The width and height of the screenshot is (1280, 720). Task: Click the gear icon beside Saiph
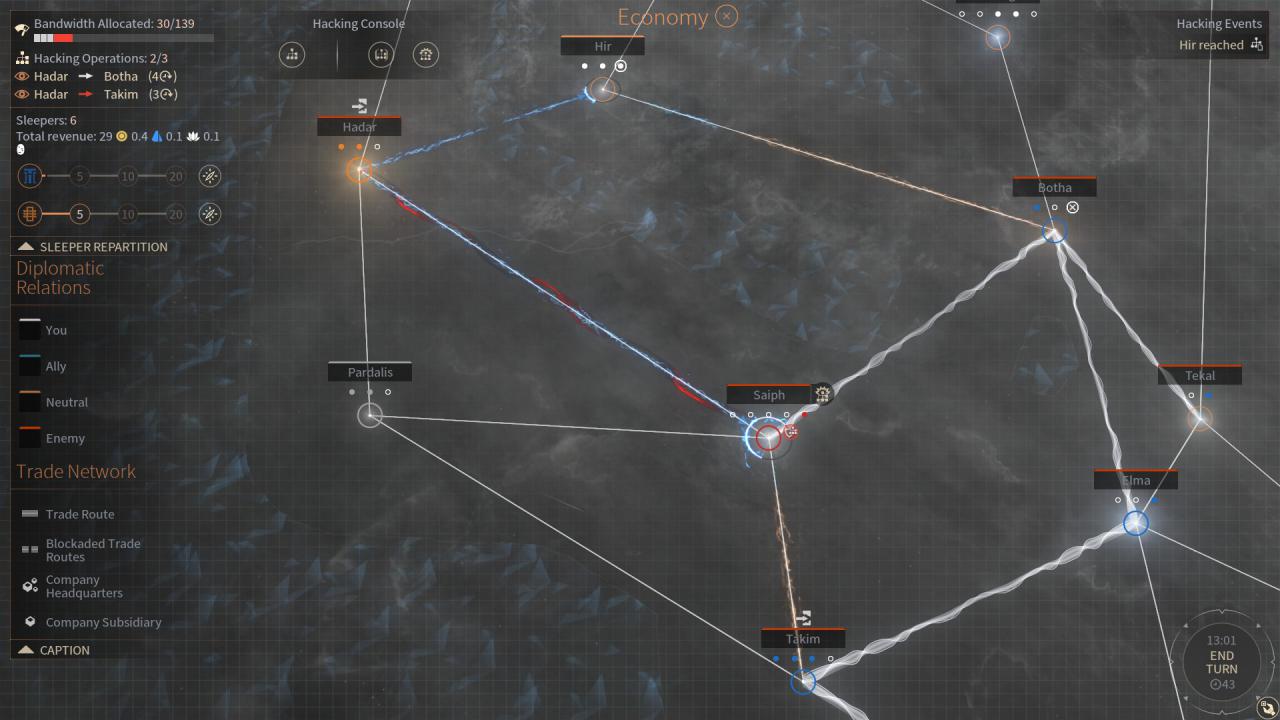[x=822, y=394]
